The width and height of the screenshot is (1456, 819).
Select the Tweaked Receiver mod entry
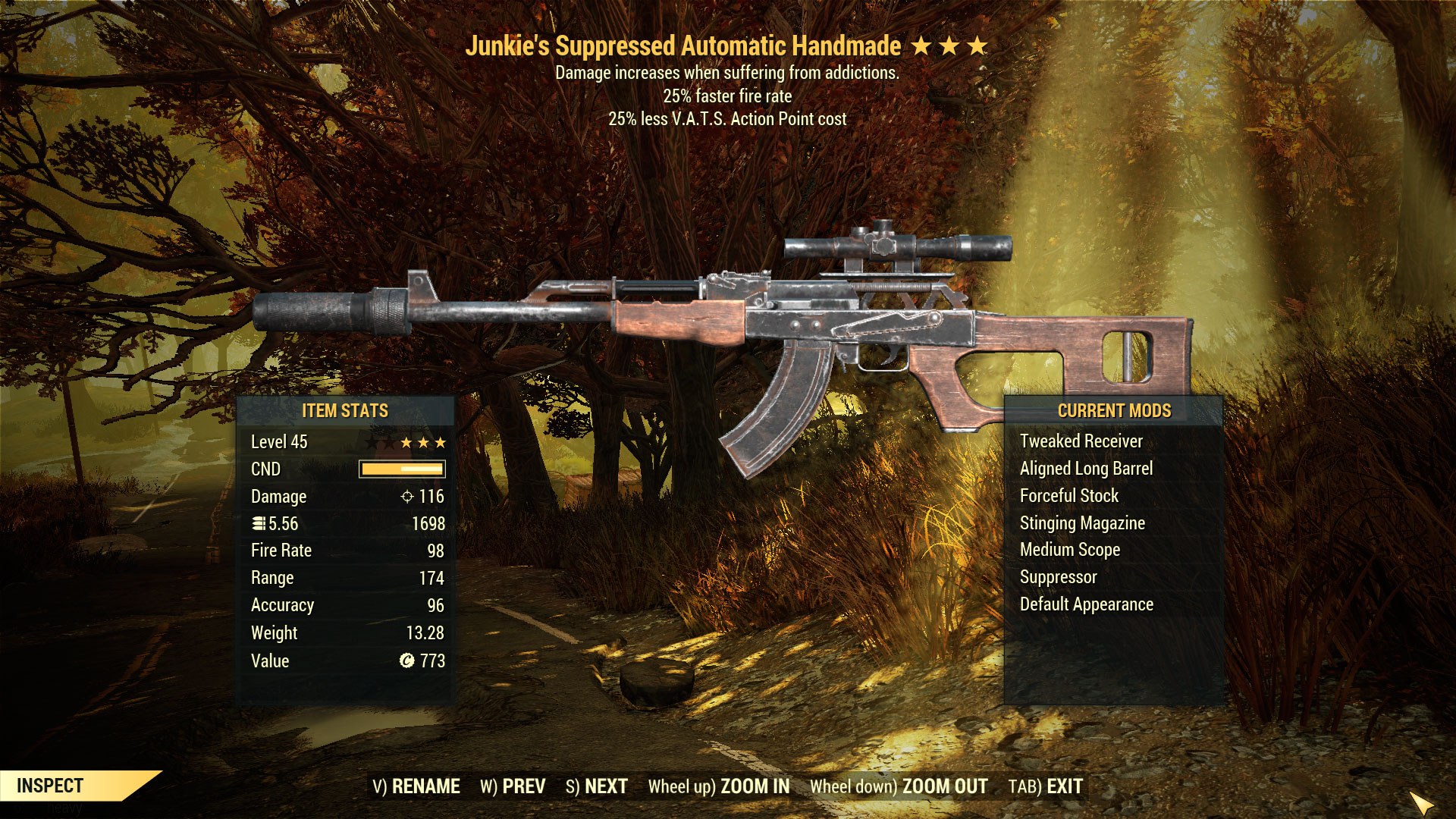point(1082,441)
